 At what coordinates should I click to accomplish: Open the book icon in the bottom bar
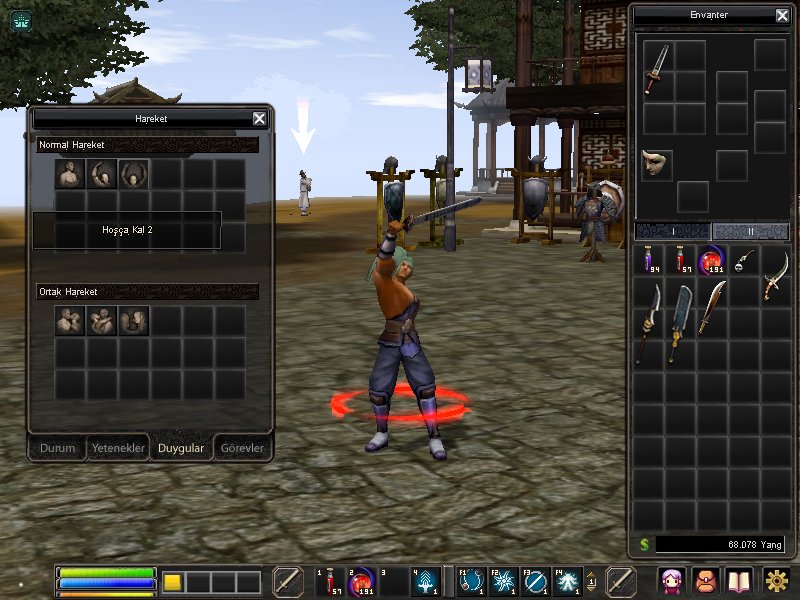coord(739,580)
